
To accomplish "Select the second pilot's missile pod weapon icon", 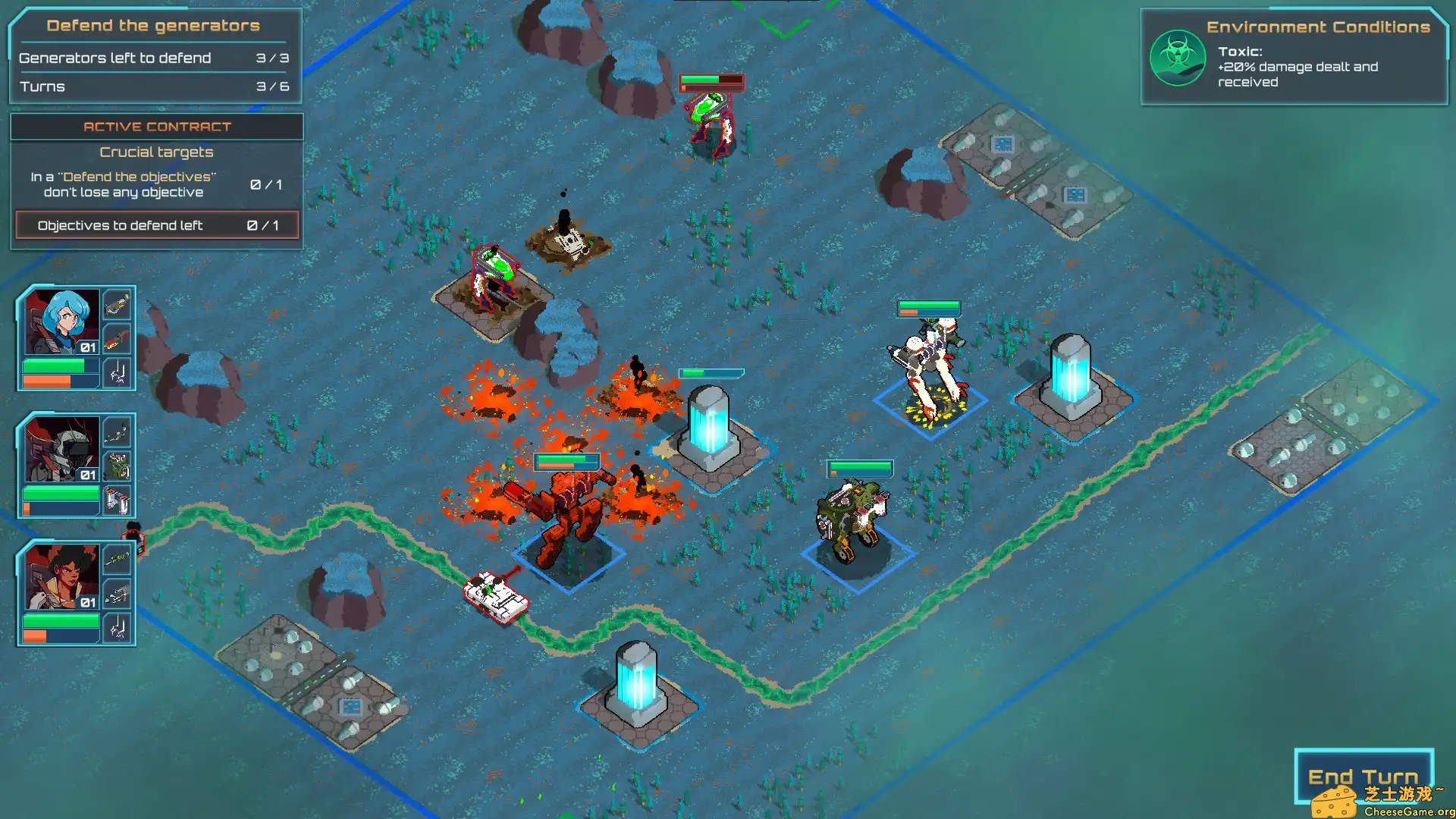I will pyautogui.click(x=116, y=500).
